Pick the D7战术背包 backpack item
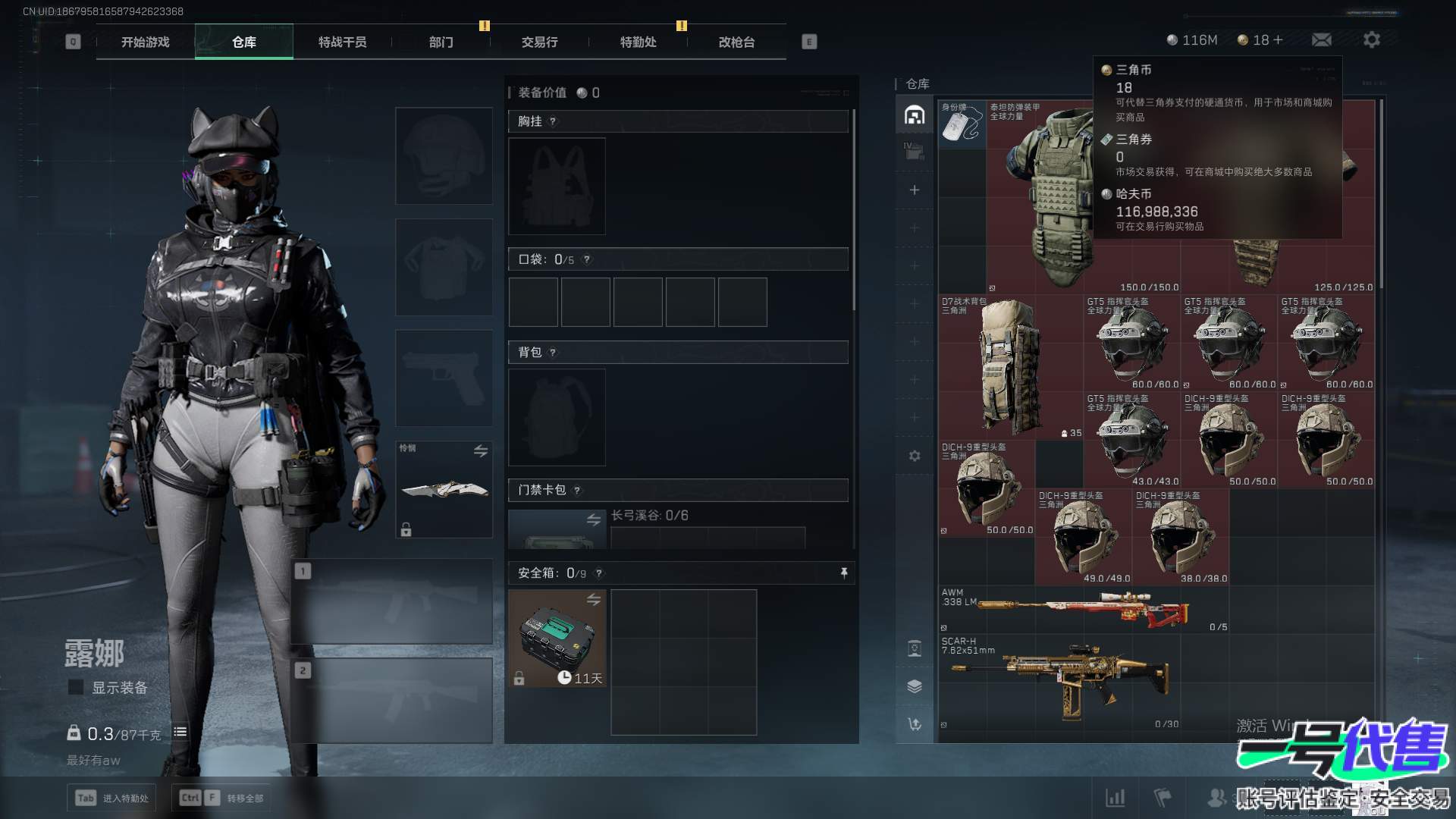Image resolution: width=1456 pixels, height=819 pixels. (x=1009, y=364)
